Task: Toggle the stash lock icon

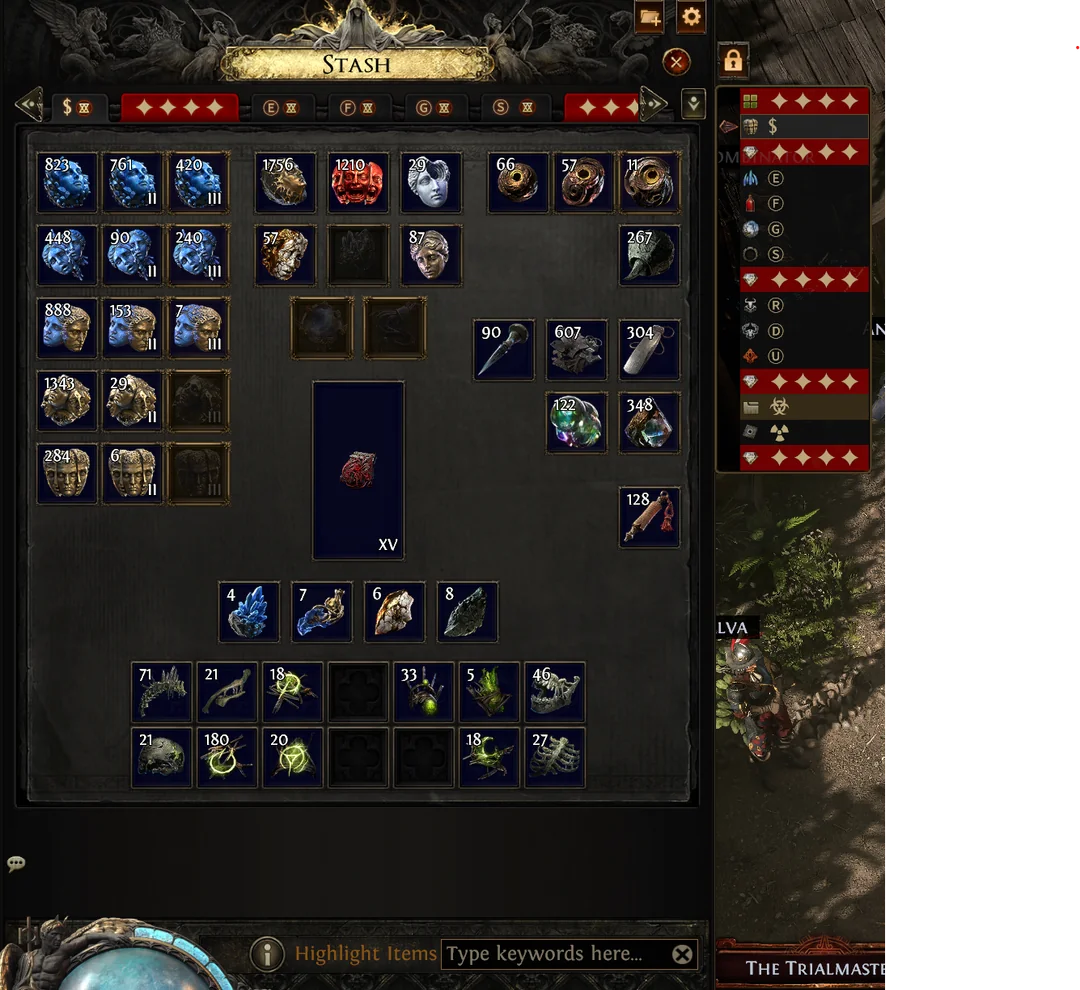Action: click(x=733, y=61)
